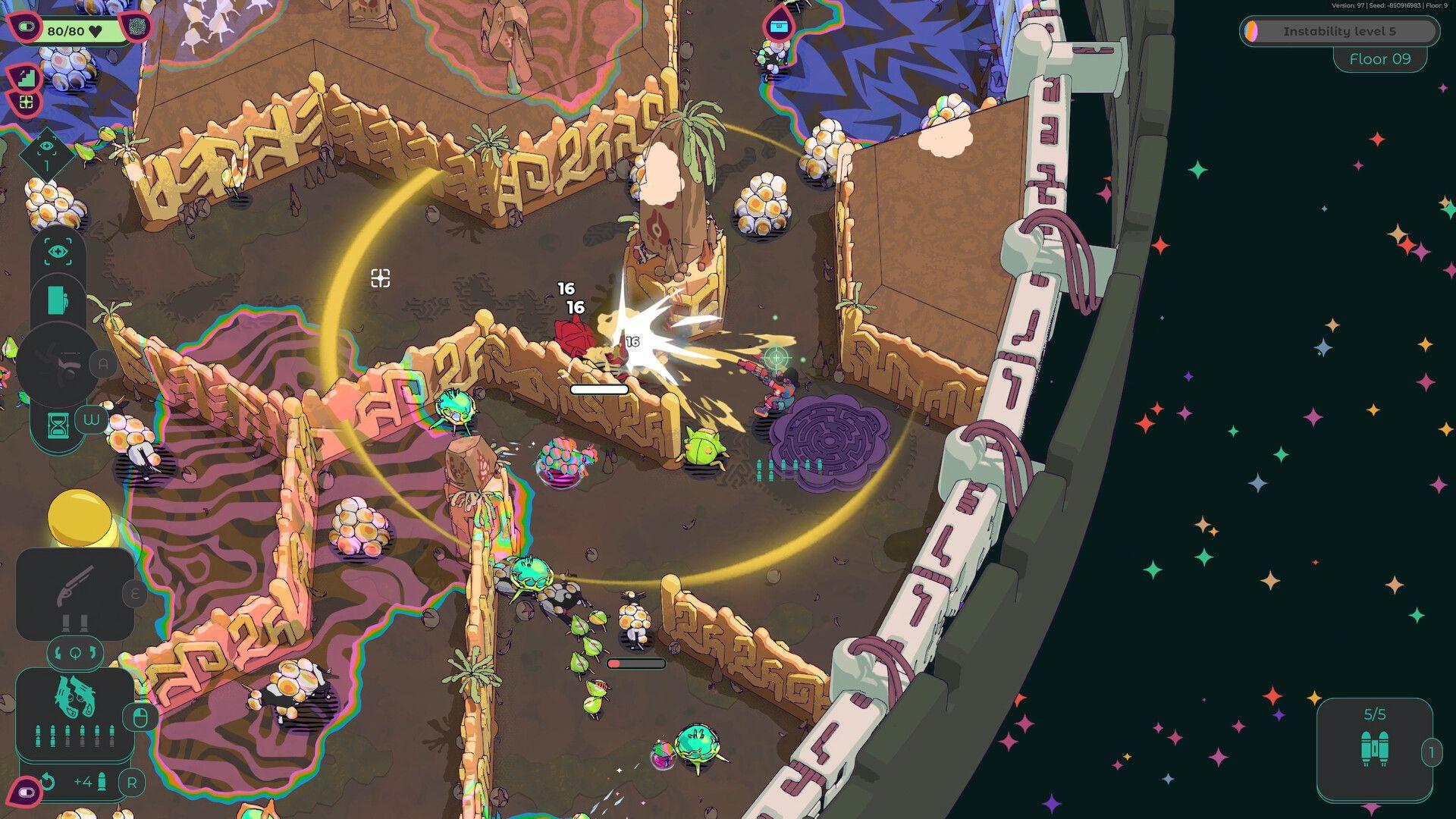This screenshot has width=1456, height=819.
Task: Click the maze pattern badge by the health bar
Action: (x=137, y=27)
